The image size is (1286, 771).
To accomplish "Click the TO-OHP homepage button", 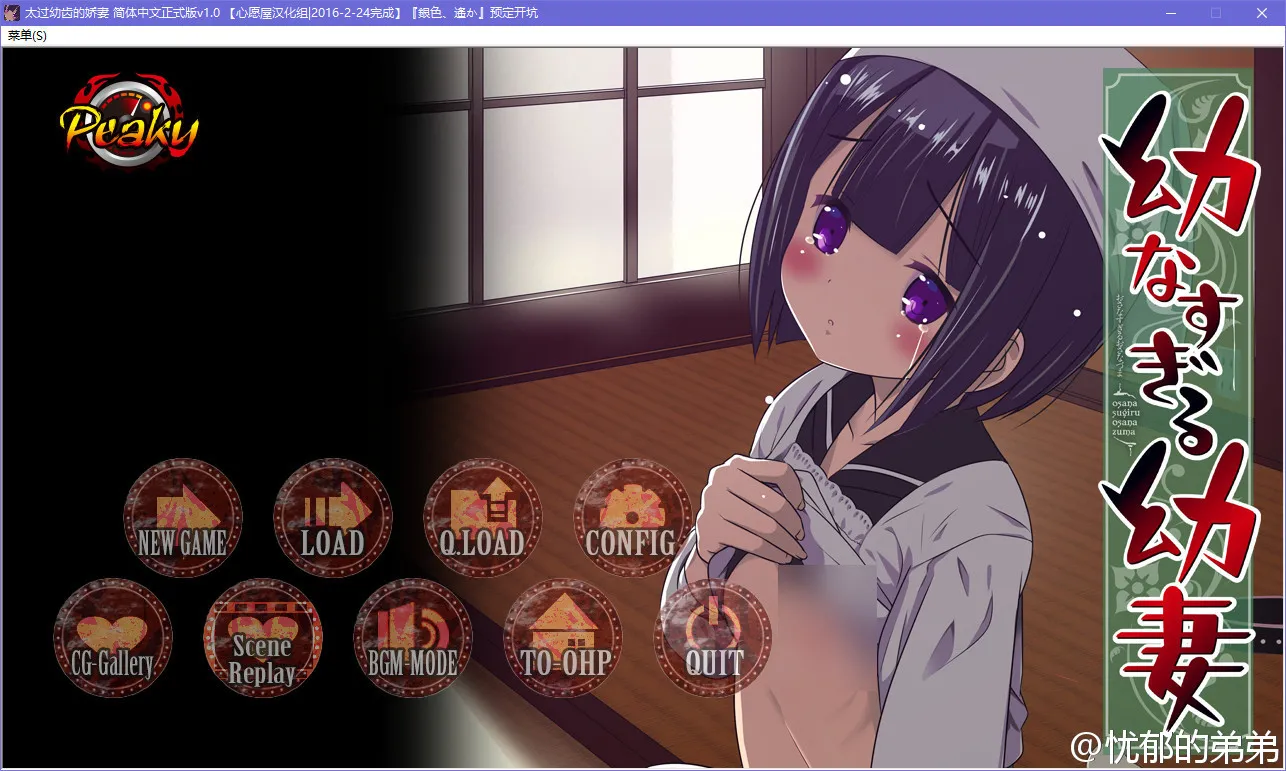I will pos(563,638).
